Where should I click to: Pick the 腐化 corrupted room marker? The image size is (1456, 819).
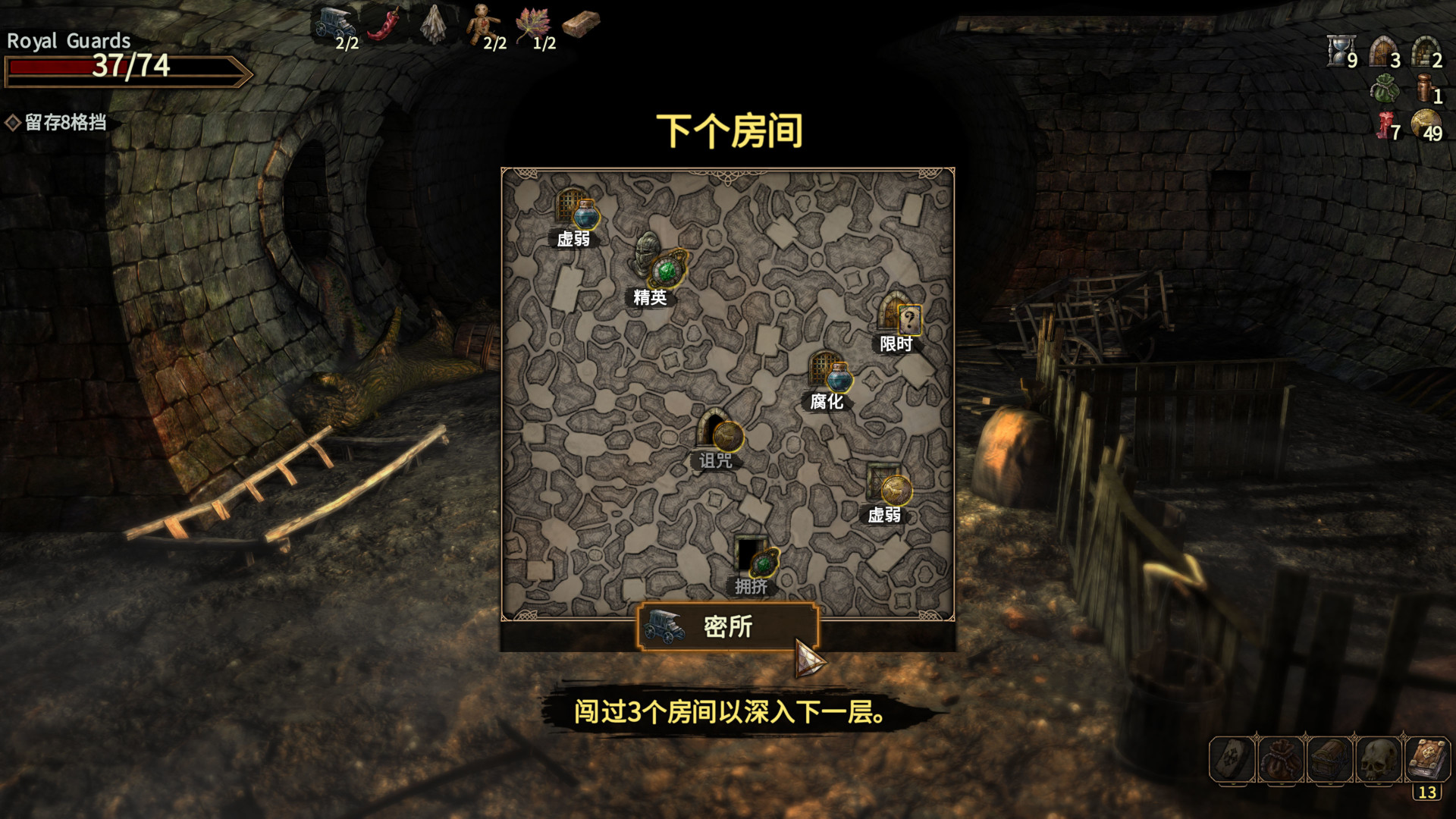[830, 373]
